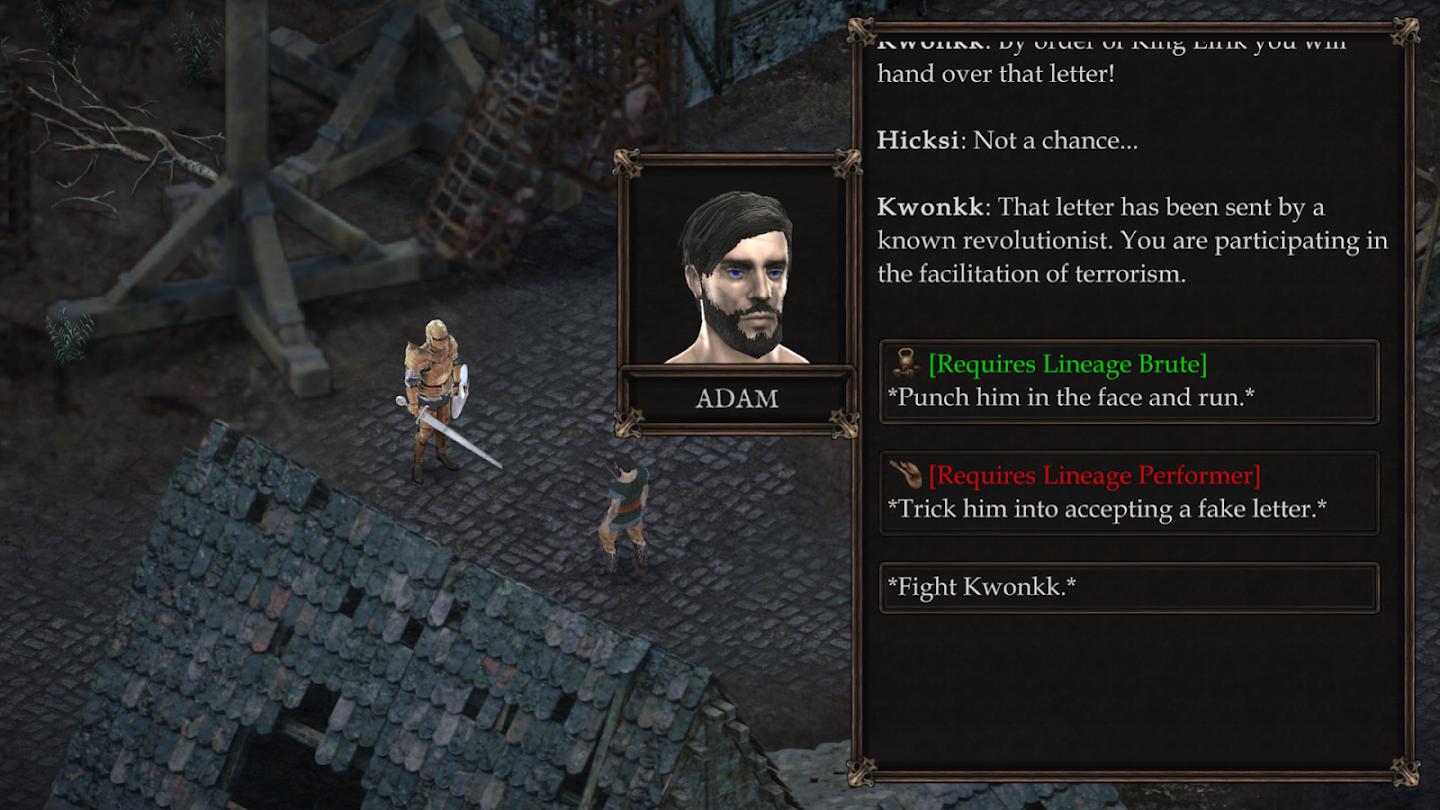The width and height of the screenshot is (1440, 810).
Task: Pick the Fight Kwonkk reply
Action: click(x=1128, y=587)
